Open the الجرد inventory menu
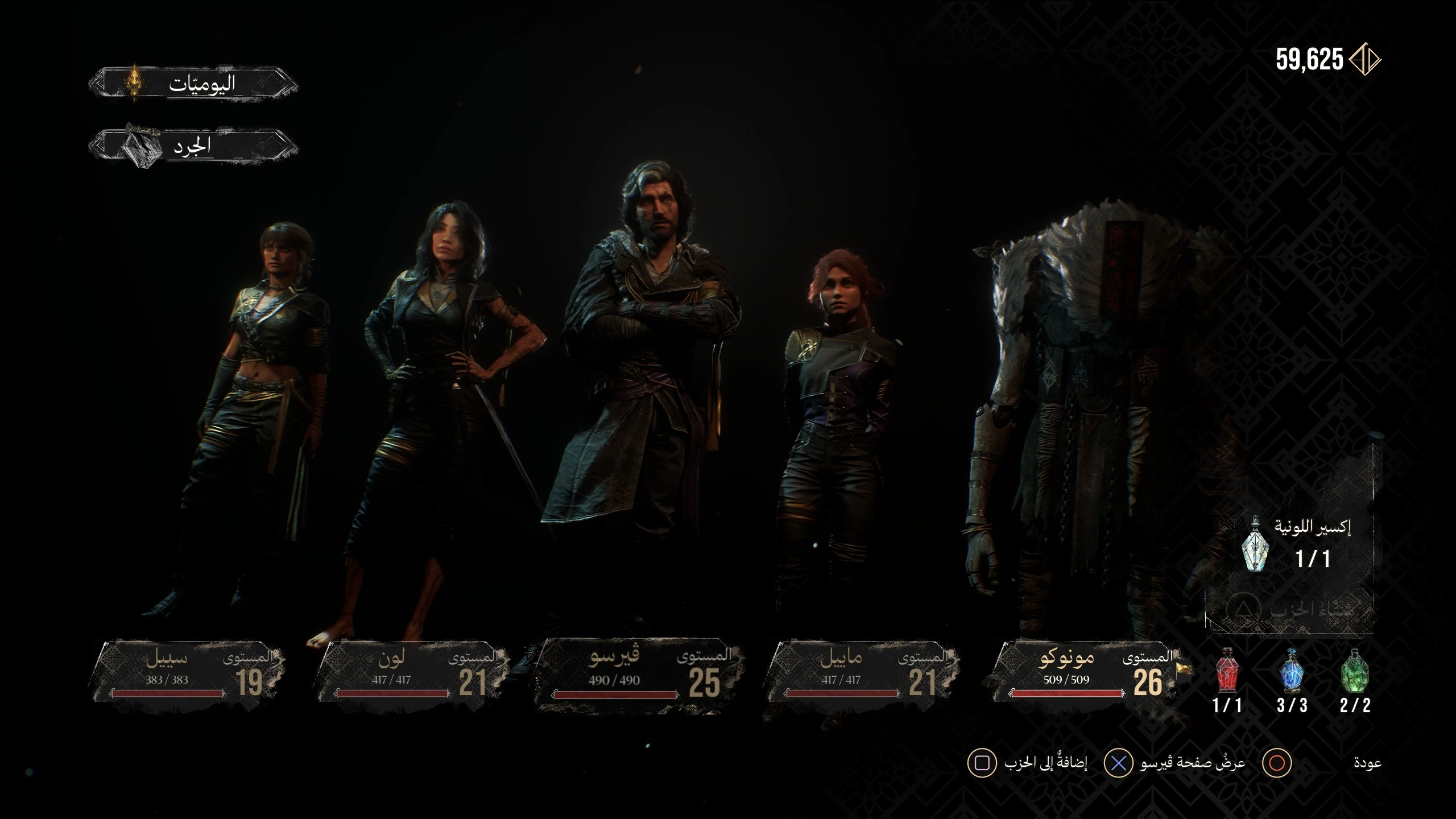Image resolution: width=1456 pixels, height=819 pixels. click(x=193, y=147)
